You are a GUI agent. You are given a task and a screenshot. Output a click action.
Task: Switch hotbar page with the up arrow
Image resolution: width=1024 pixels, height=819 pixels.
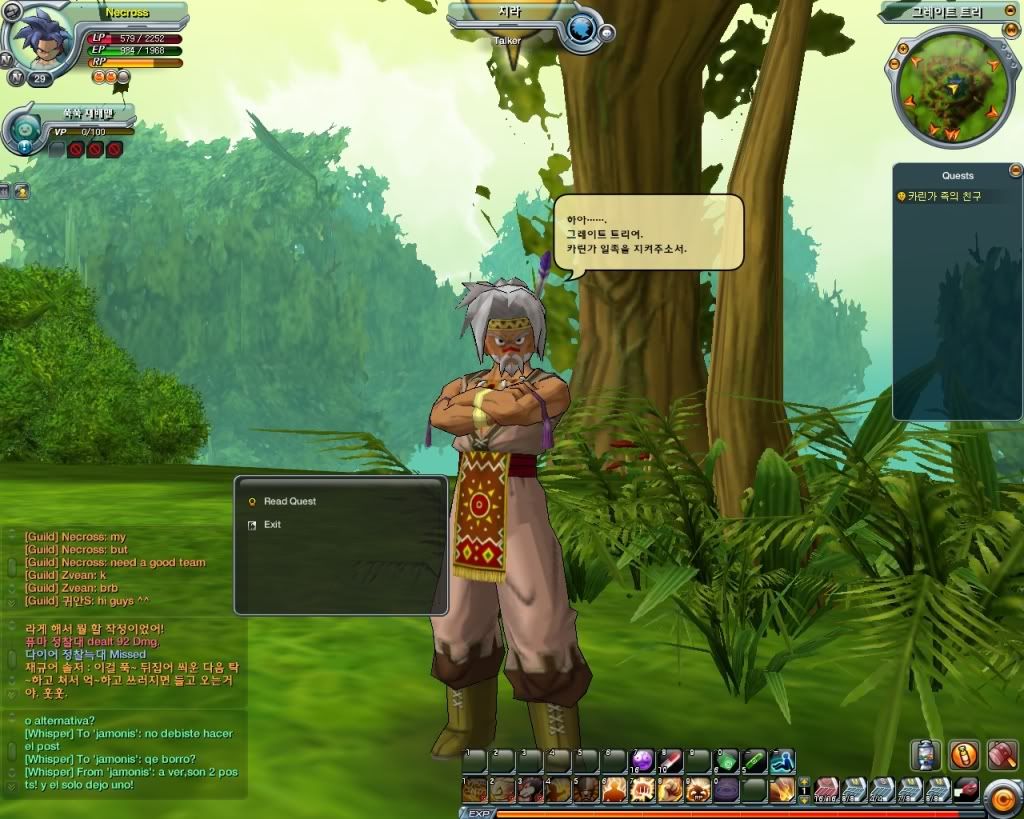tap(804, 781)
